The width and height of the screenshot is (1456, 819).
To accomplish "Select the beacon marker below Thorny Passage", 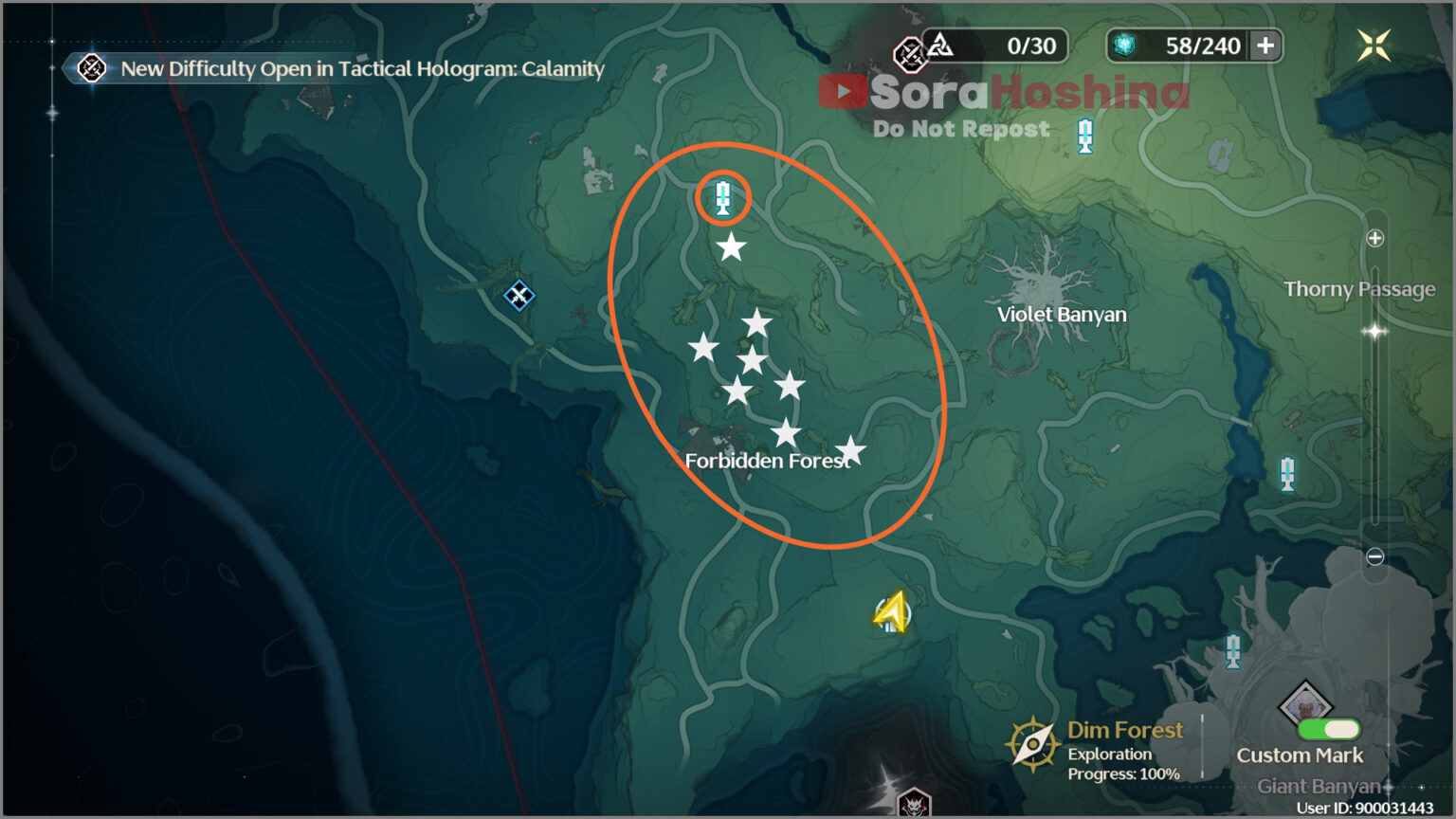I will 1287,473.
